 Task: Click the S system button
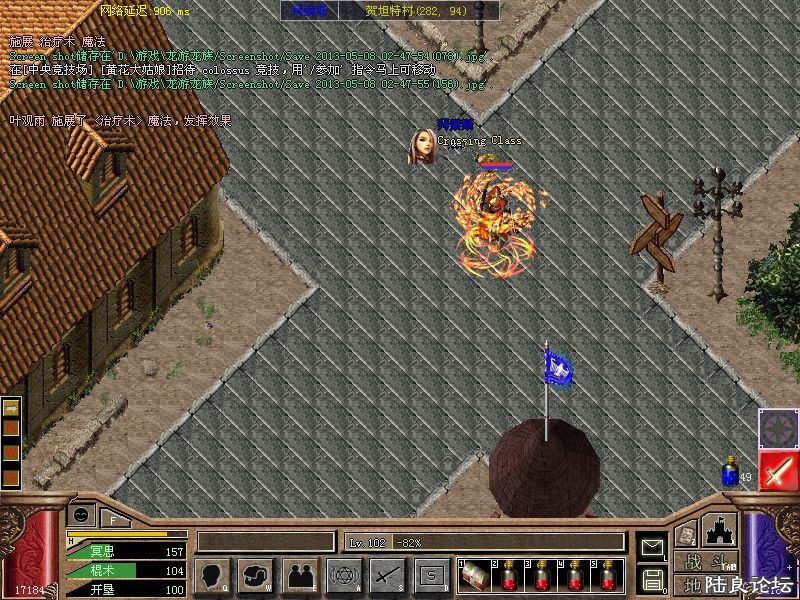coord(431,575)
